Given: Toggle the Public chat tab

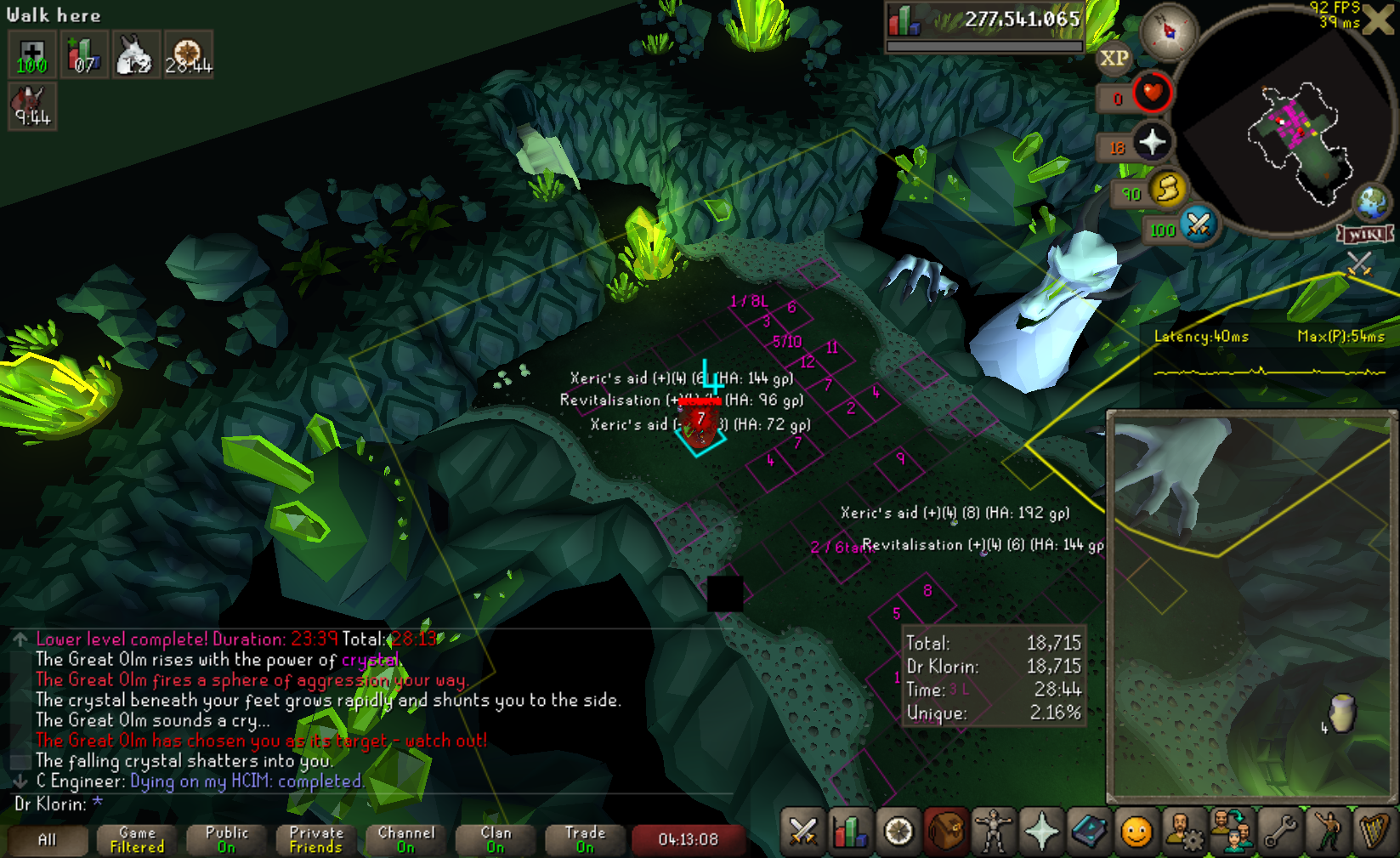Looking at the screenshot, I should pos(227,840).
